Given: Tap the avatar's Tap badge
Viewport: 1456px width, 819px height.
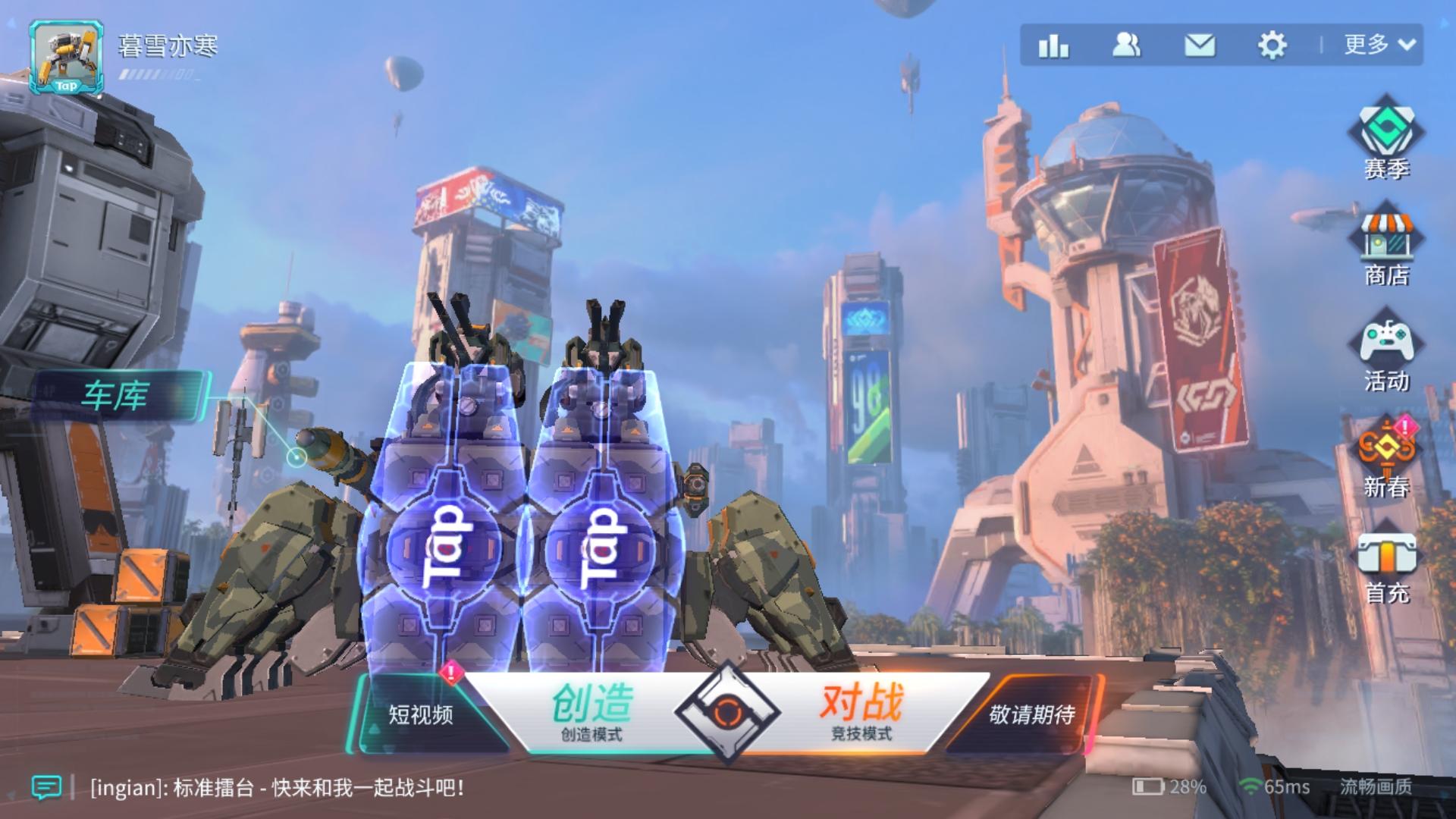Looking at the screenshot, I should pyautogui.click(x=67, y=87).
